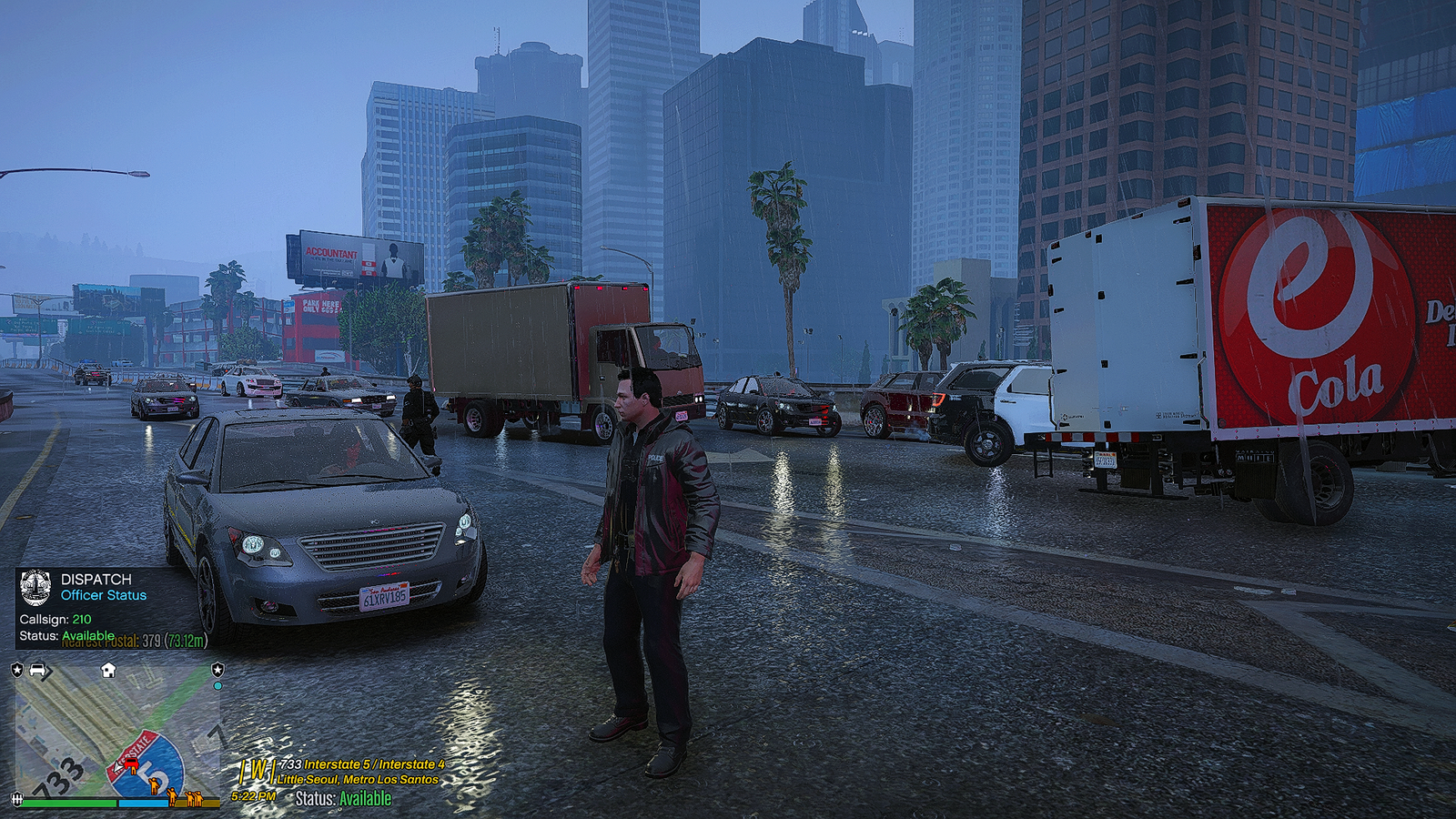Image resolution: width=1456 pixels, height=819 pixels.
Task: Click the police badge icon in Dispatch panel
Action: point(35,588)
